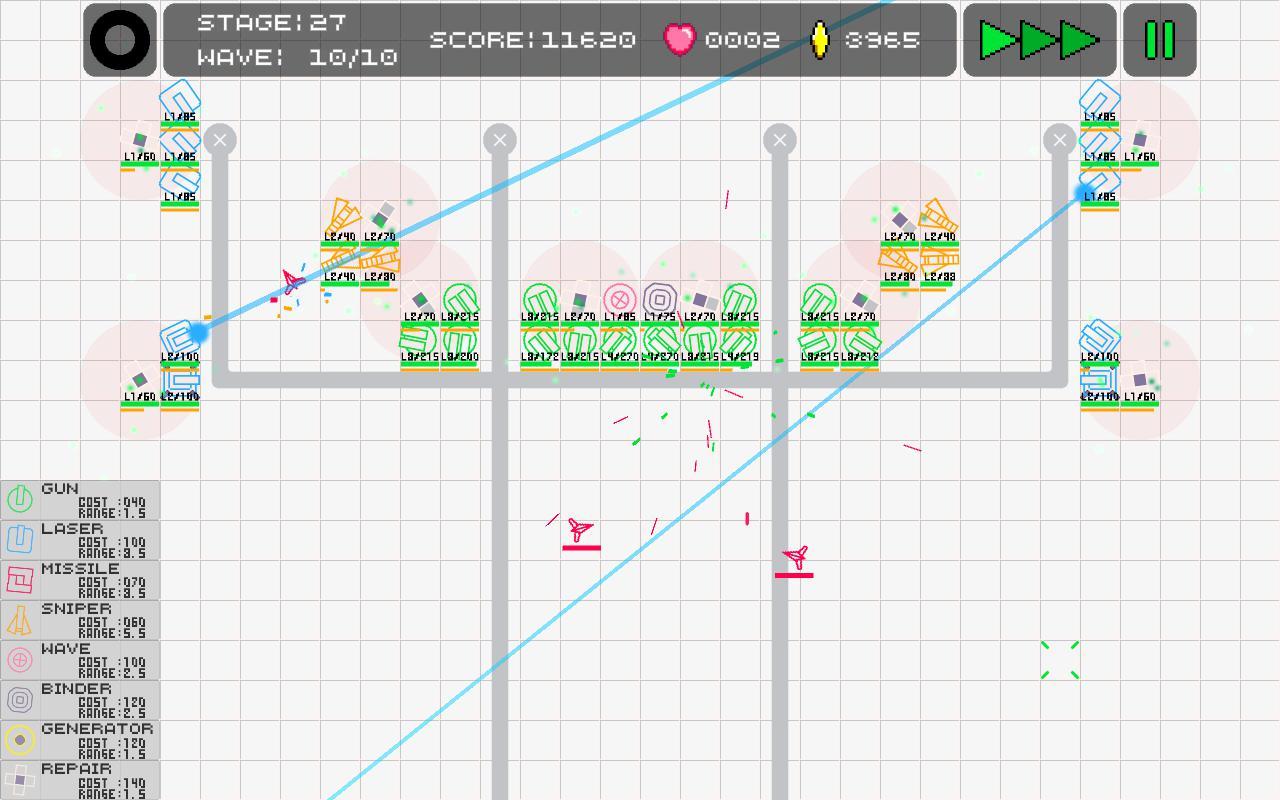Click the X marker on the leftmost vertical path

pos(220,140)
